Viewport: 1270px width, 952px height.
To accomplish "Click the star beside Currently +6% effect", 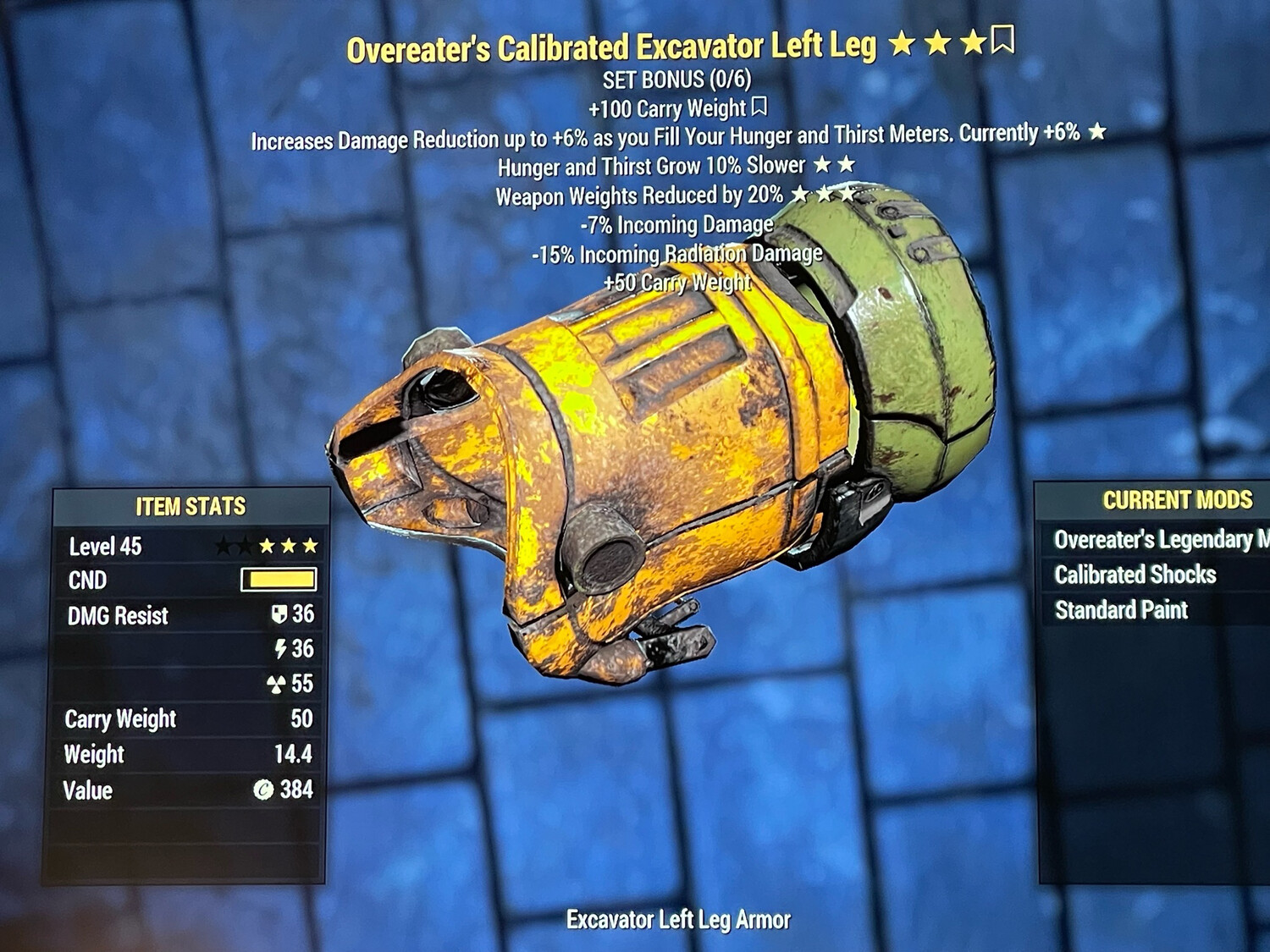I will click(x=1096, y=132).
